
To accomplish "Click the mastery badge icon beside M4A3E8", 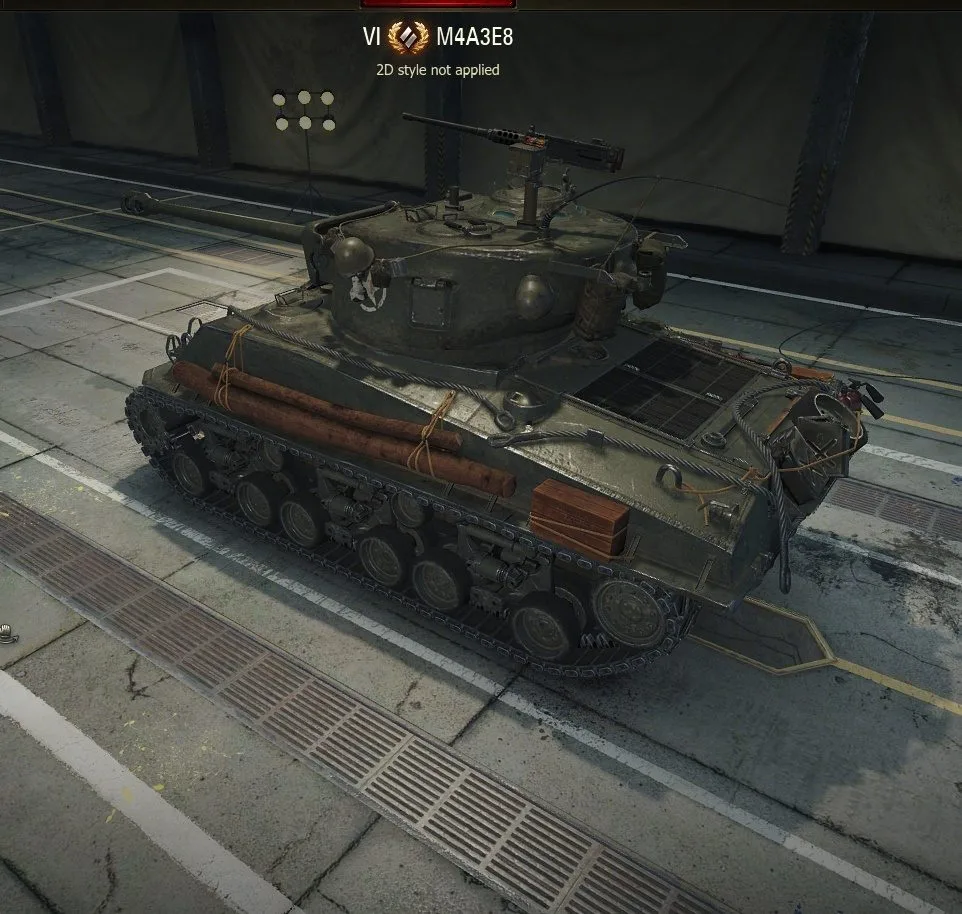I will point(408,38).
